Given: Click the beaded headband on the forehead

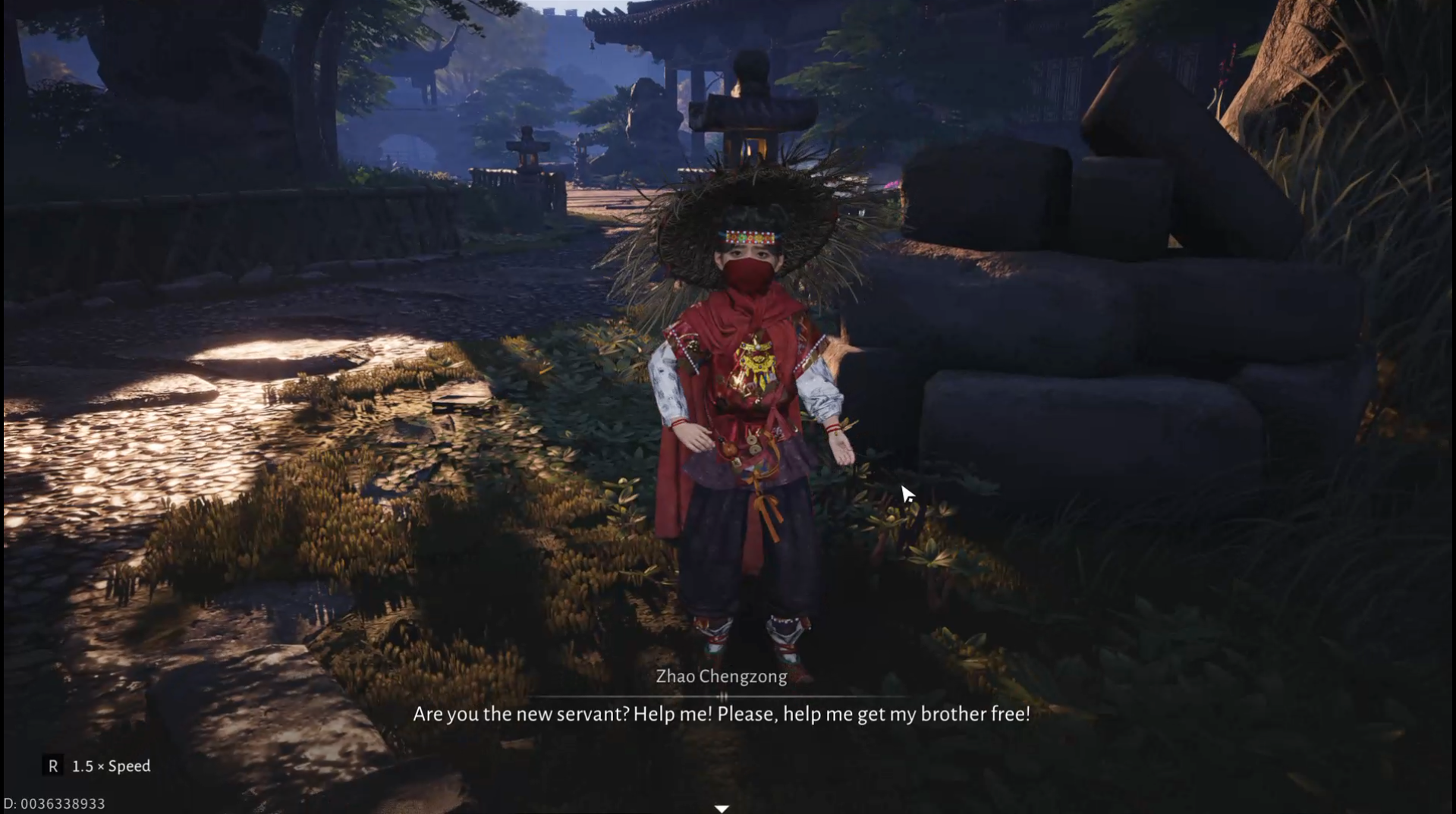Looking at the screenshot, I should [749, 237].
